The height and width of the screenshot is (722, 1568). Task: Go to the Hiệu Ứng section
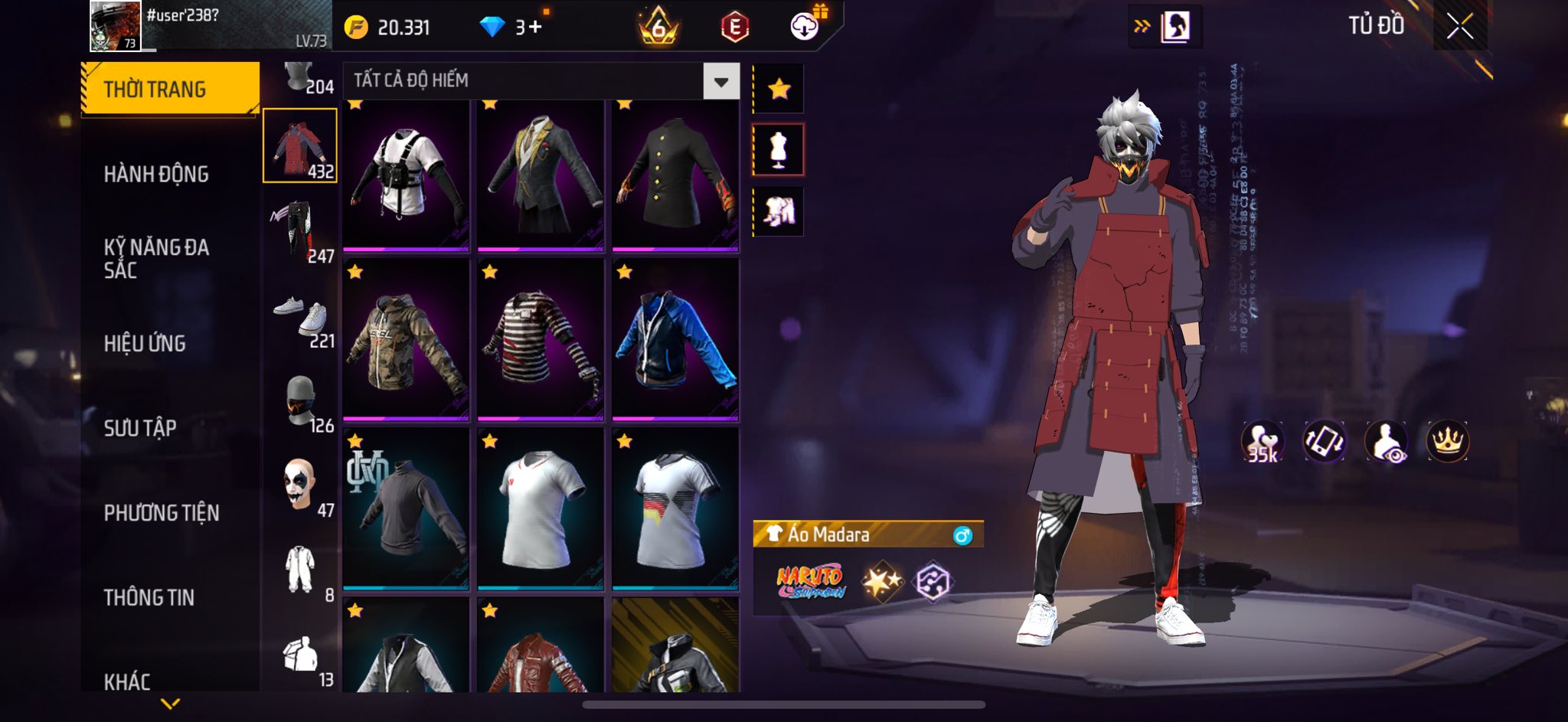[145, 343]
